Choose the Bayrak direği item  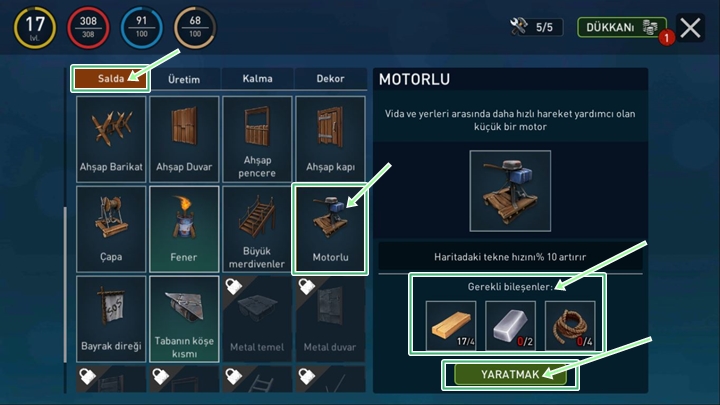pyautogui.click(x=111, y=319)
